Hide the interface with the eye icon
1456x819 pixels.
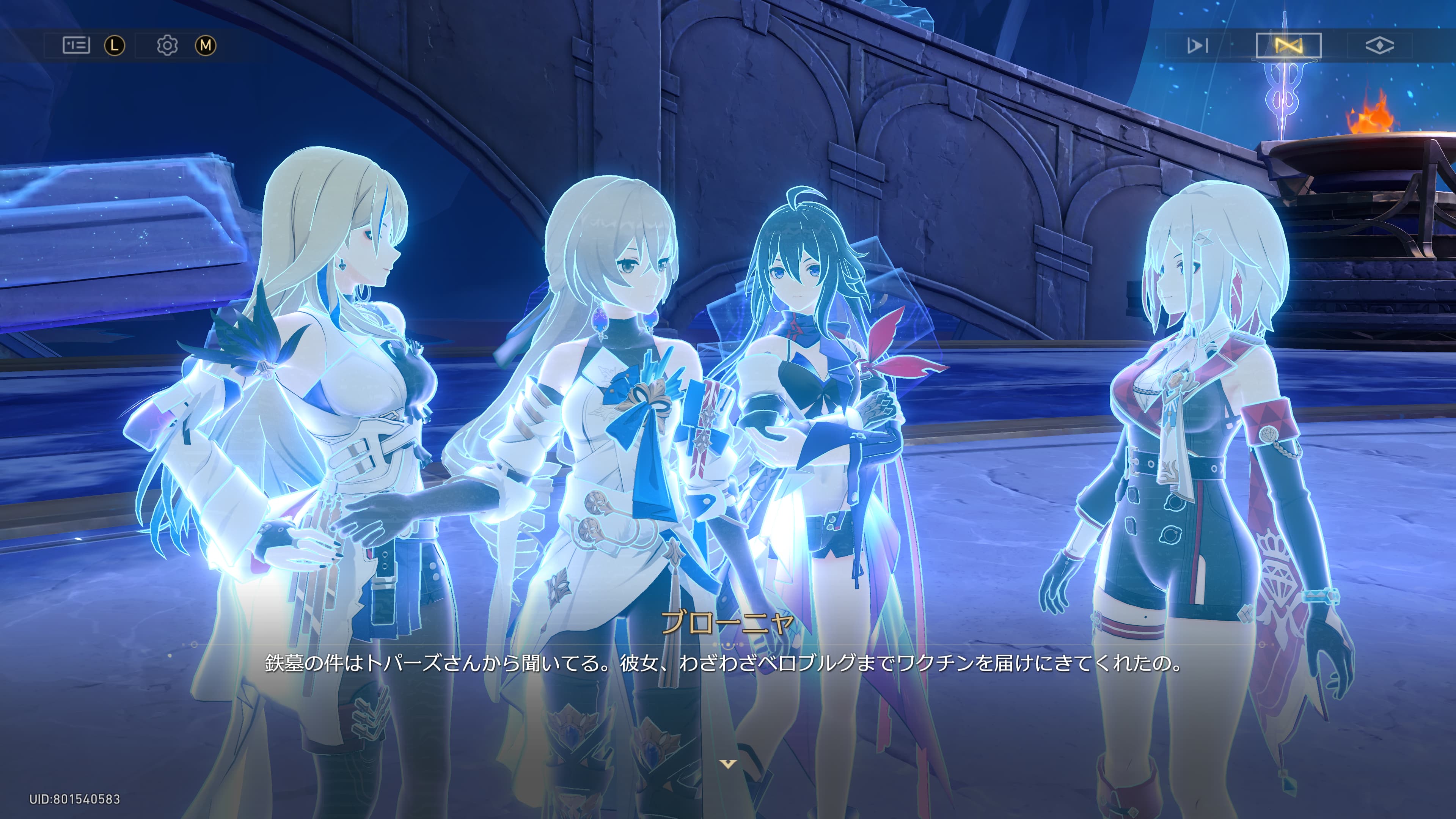(x=1379, y=45)
